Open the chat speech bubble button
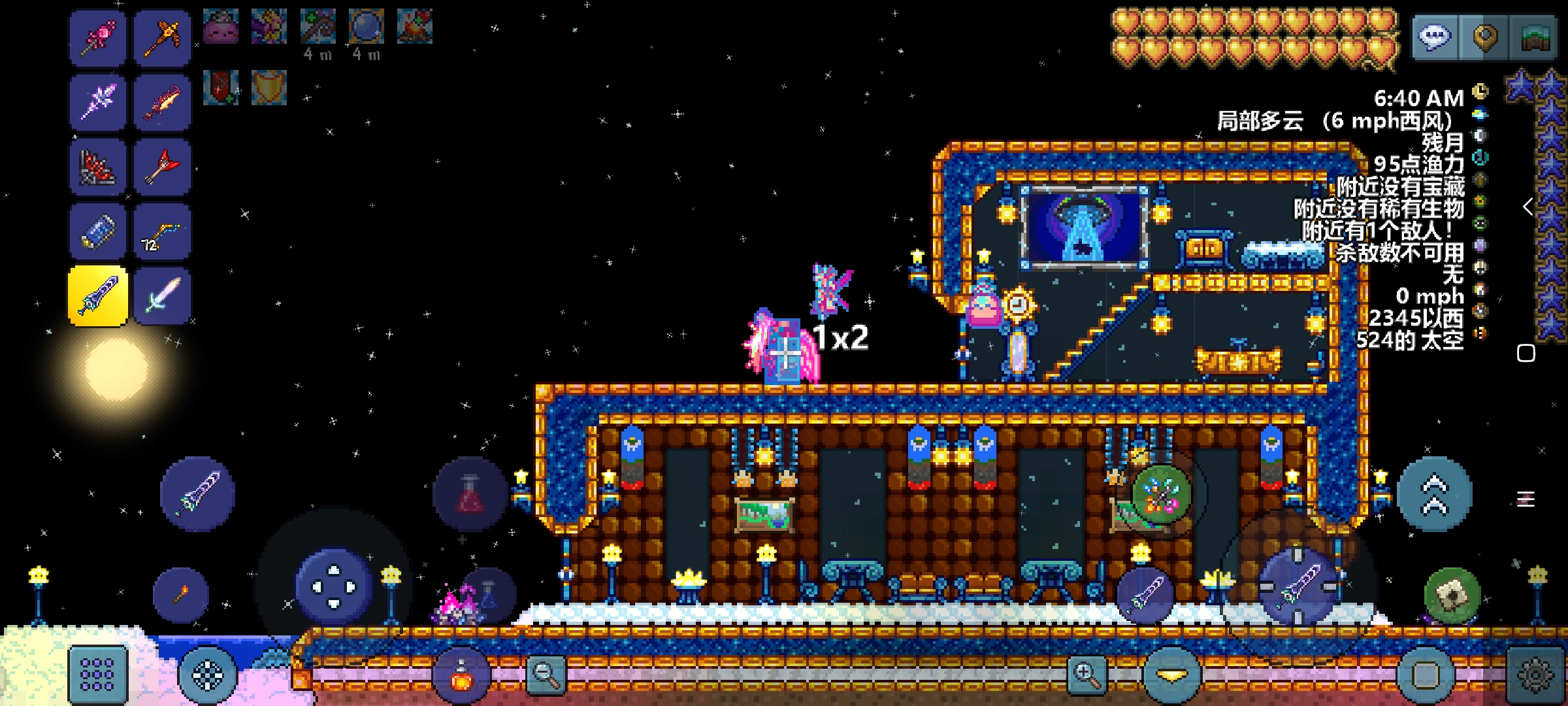The height and width of the screenshot is (706, 1568). click(x=1435, y=37)
